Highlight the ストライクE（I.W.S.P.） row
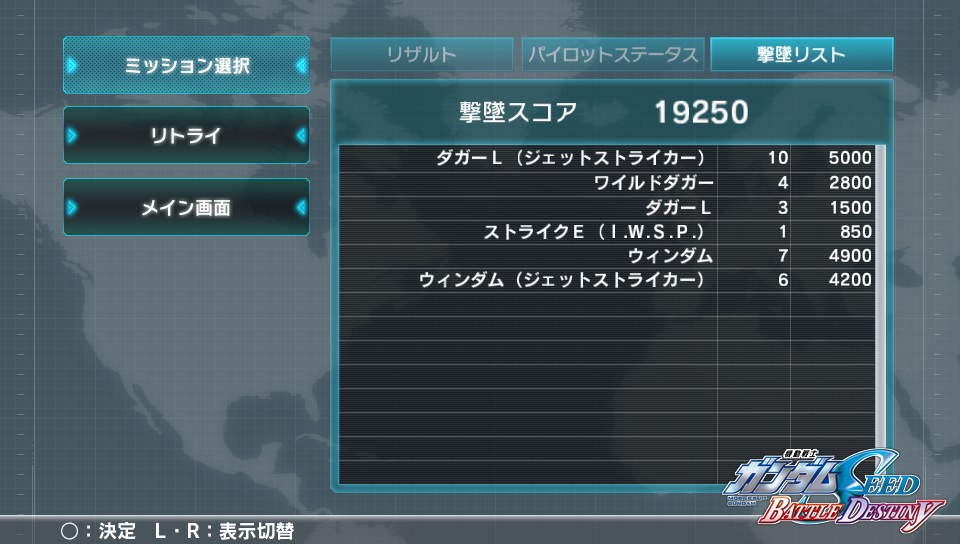Viewport: 960px width, 544px height. (605, 232)
